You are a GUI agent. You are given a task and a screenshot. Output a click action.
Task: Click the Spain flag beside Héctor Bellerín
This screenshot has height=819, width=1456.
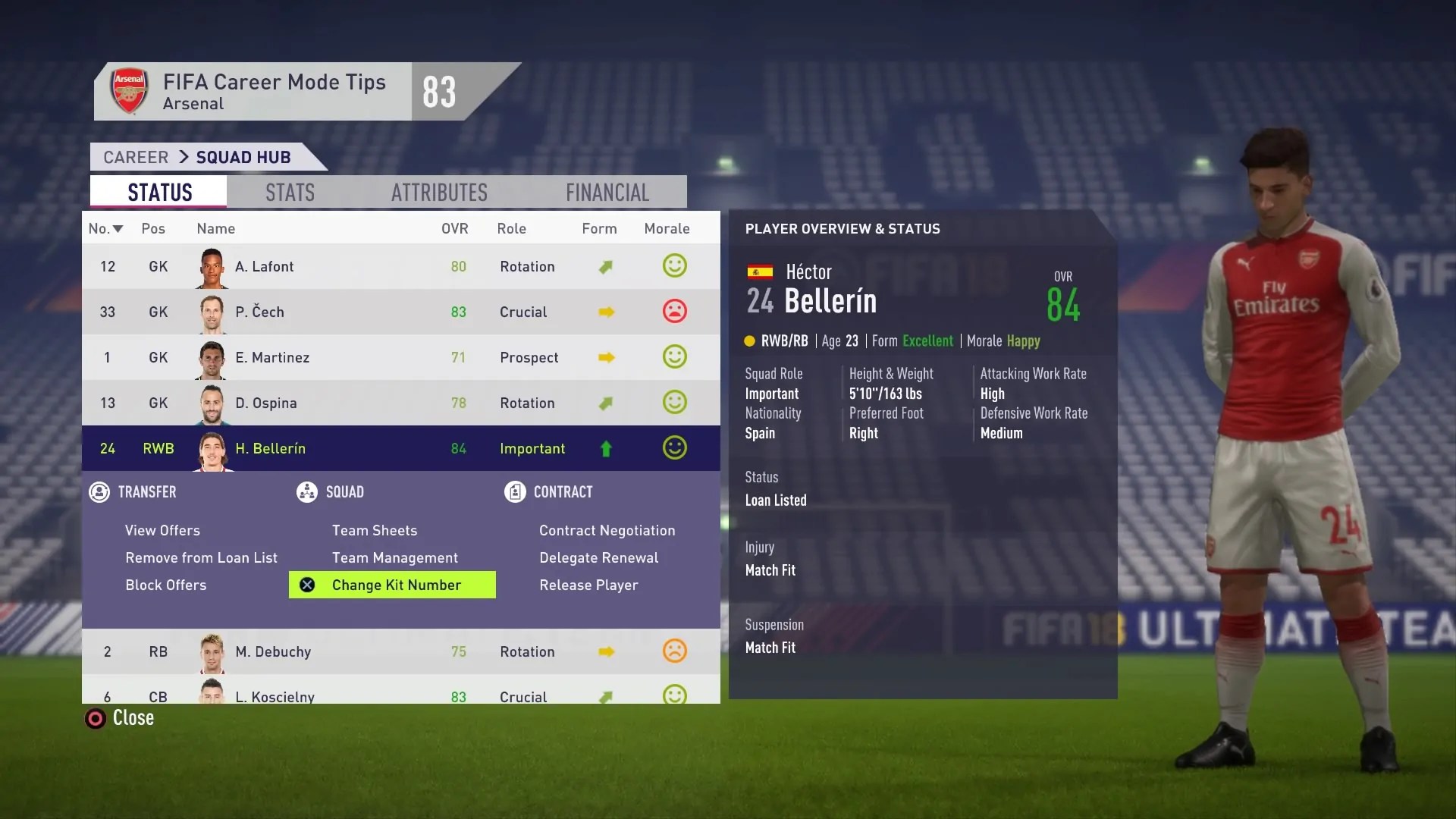coord(761,271)
